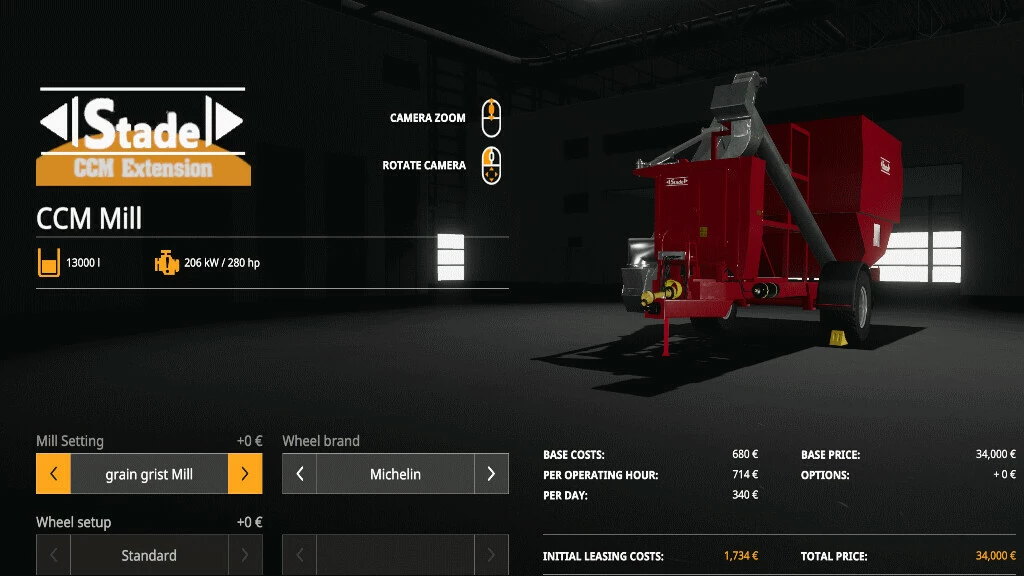Click the Michelin wheel brand field
Screen dimensions: 1024x576
pos(395,474)
